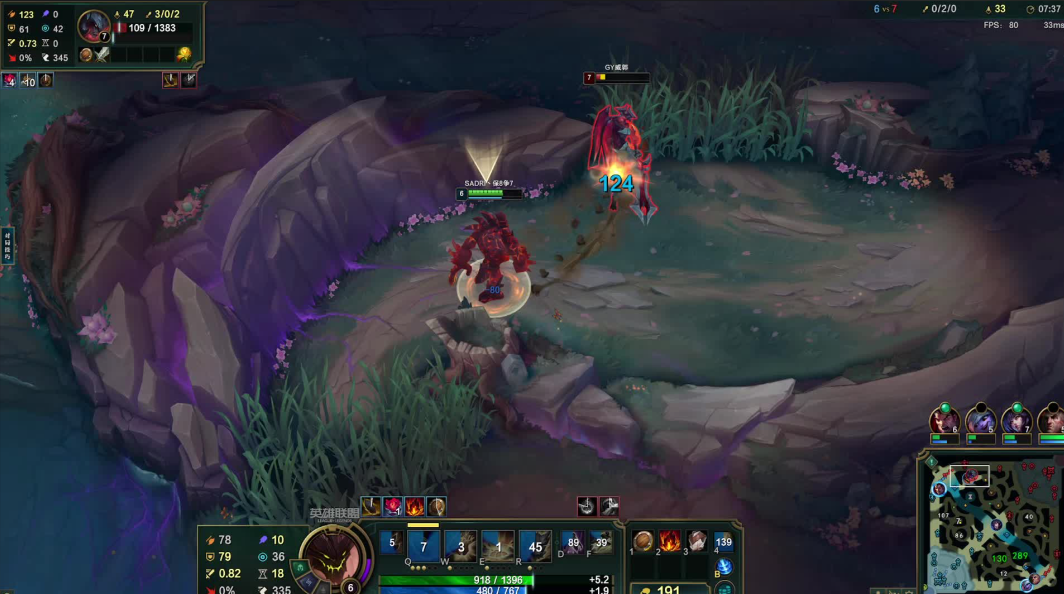Click the targeted enemy champion portrait

93,25
